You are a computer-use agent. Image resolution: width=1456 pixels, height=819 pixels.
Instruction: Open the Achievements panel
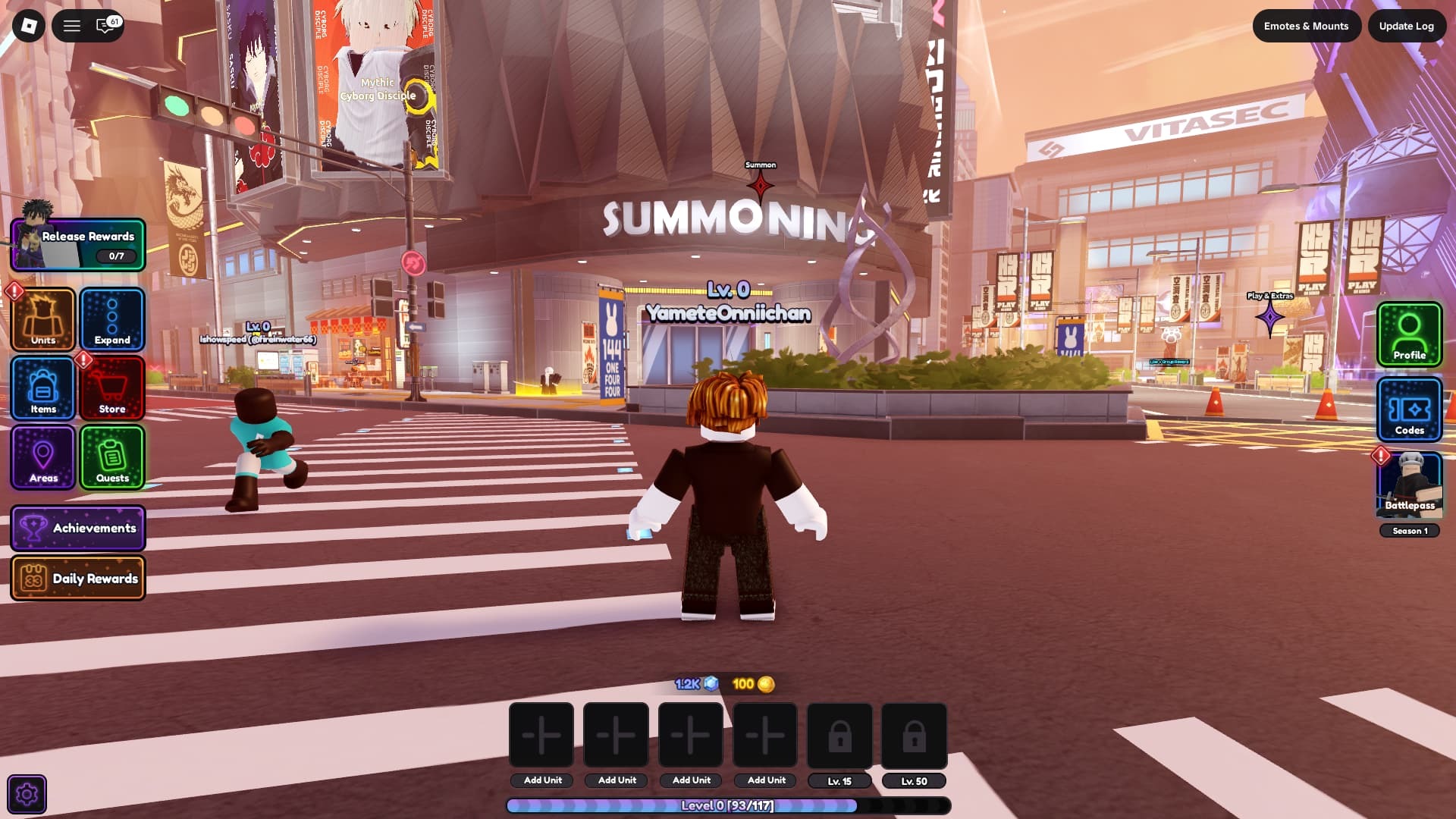tap(78, 528)
